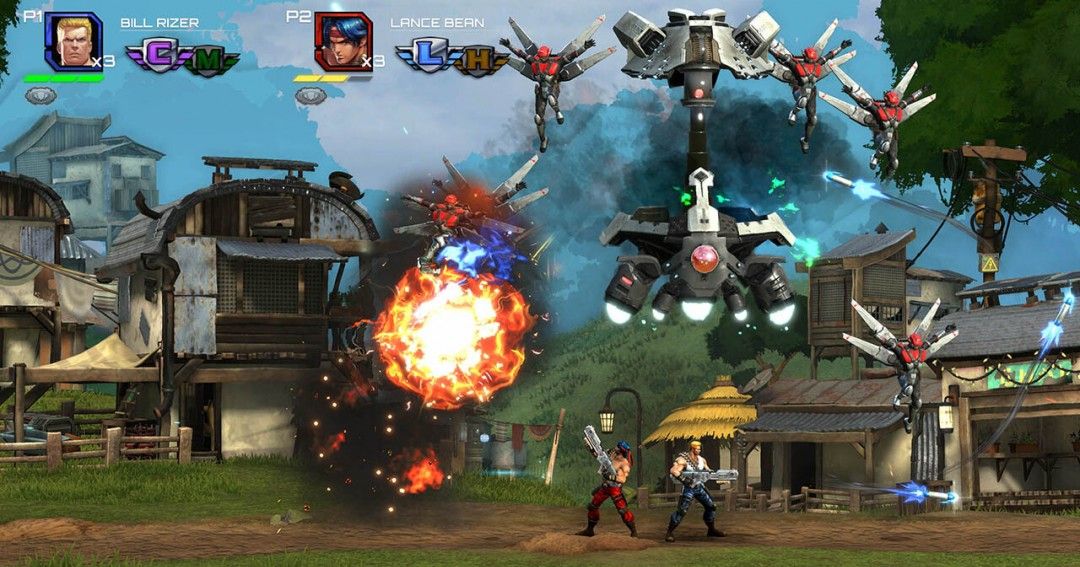Select Bill Rizer's P1 portrait

(73, 41)
